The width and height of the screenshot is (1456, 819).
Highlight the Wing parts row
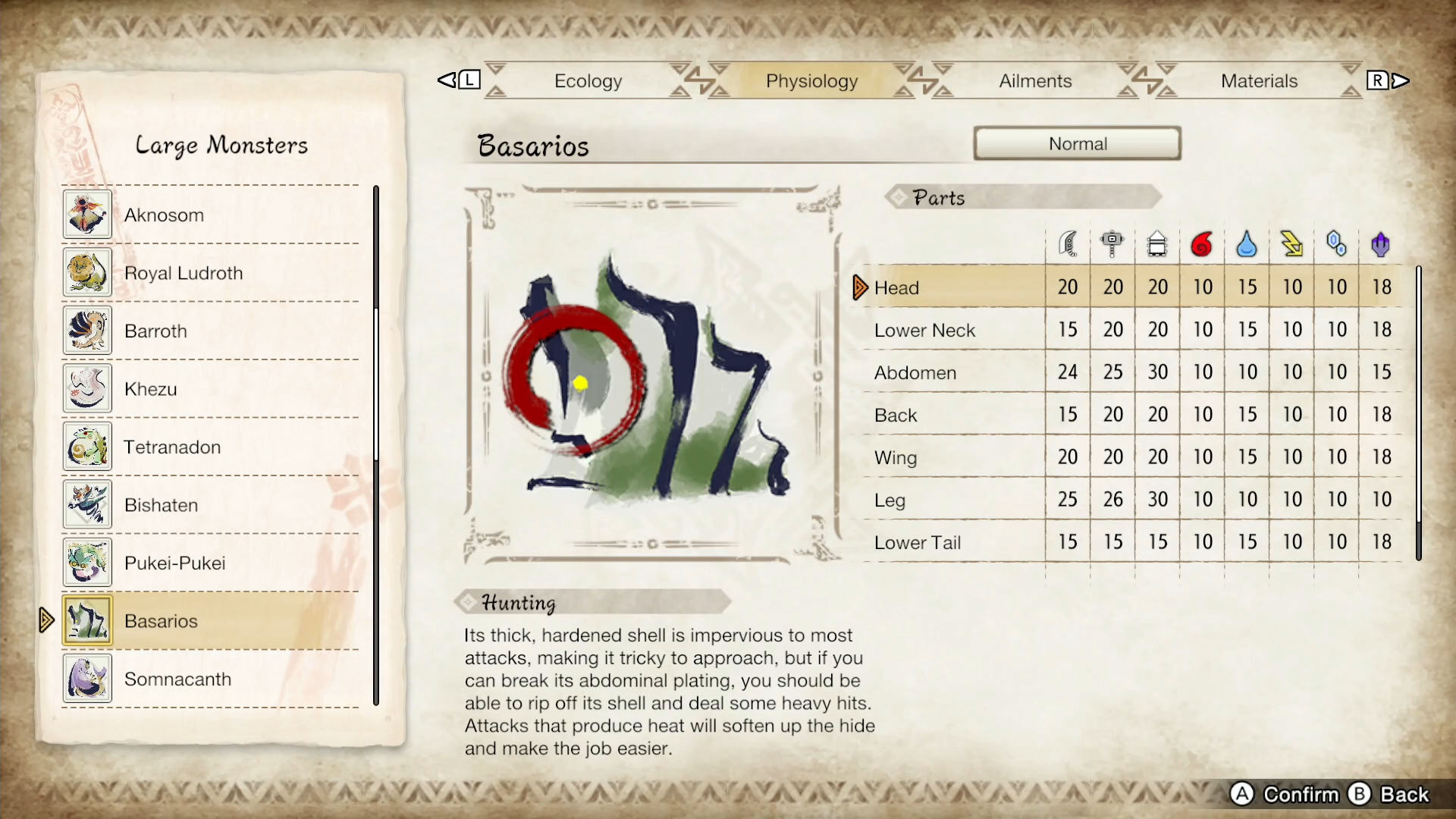(x=896, y=458)
